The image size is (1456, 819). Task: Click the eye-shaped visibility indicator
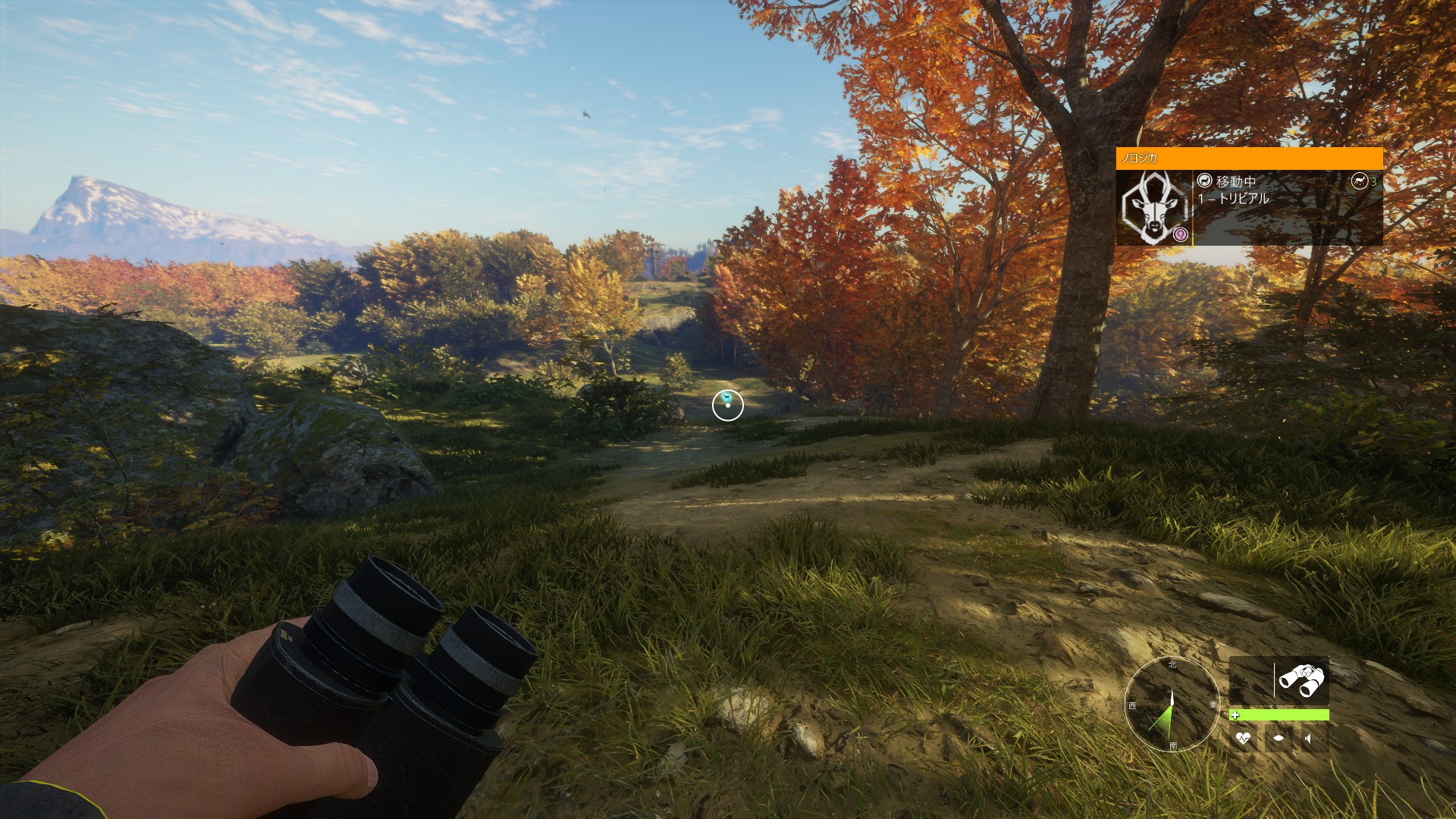pos(1278,738)
